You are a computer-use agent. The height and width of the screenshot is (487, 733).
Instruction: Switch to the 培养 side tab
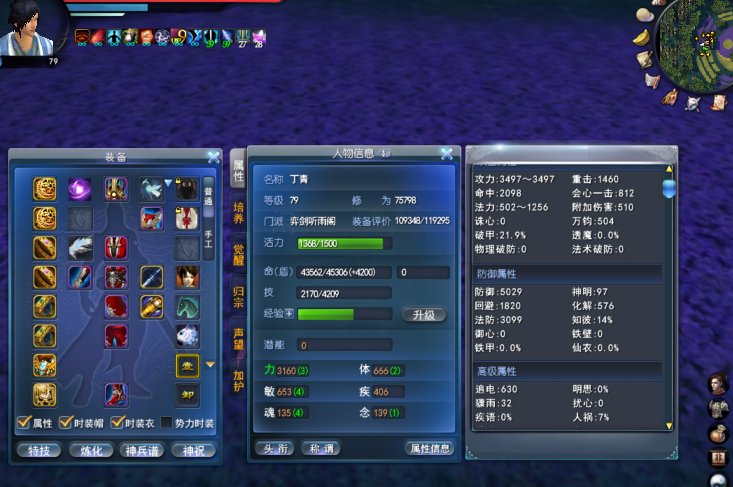tap(239, 212)
